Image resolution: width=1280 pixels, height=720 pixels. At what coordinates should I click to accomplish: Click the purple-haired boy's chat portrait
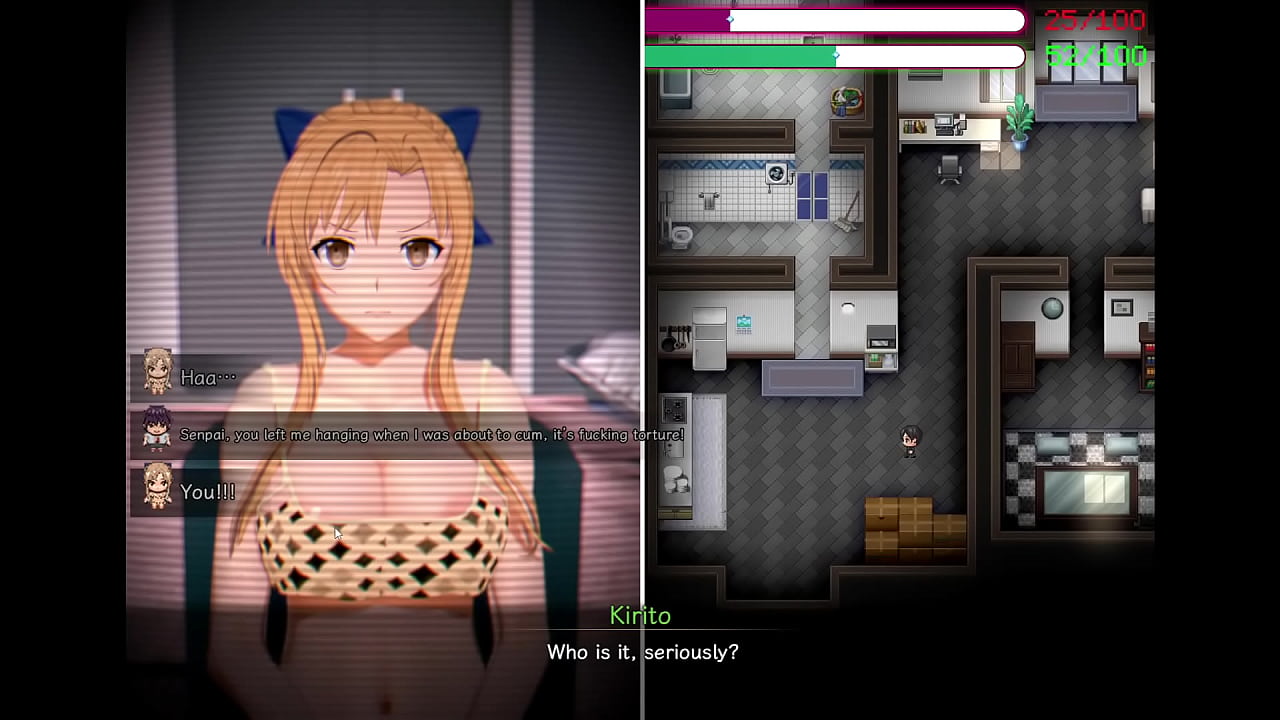pyautogui.click(x=156, y=430)
